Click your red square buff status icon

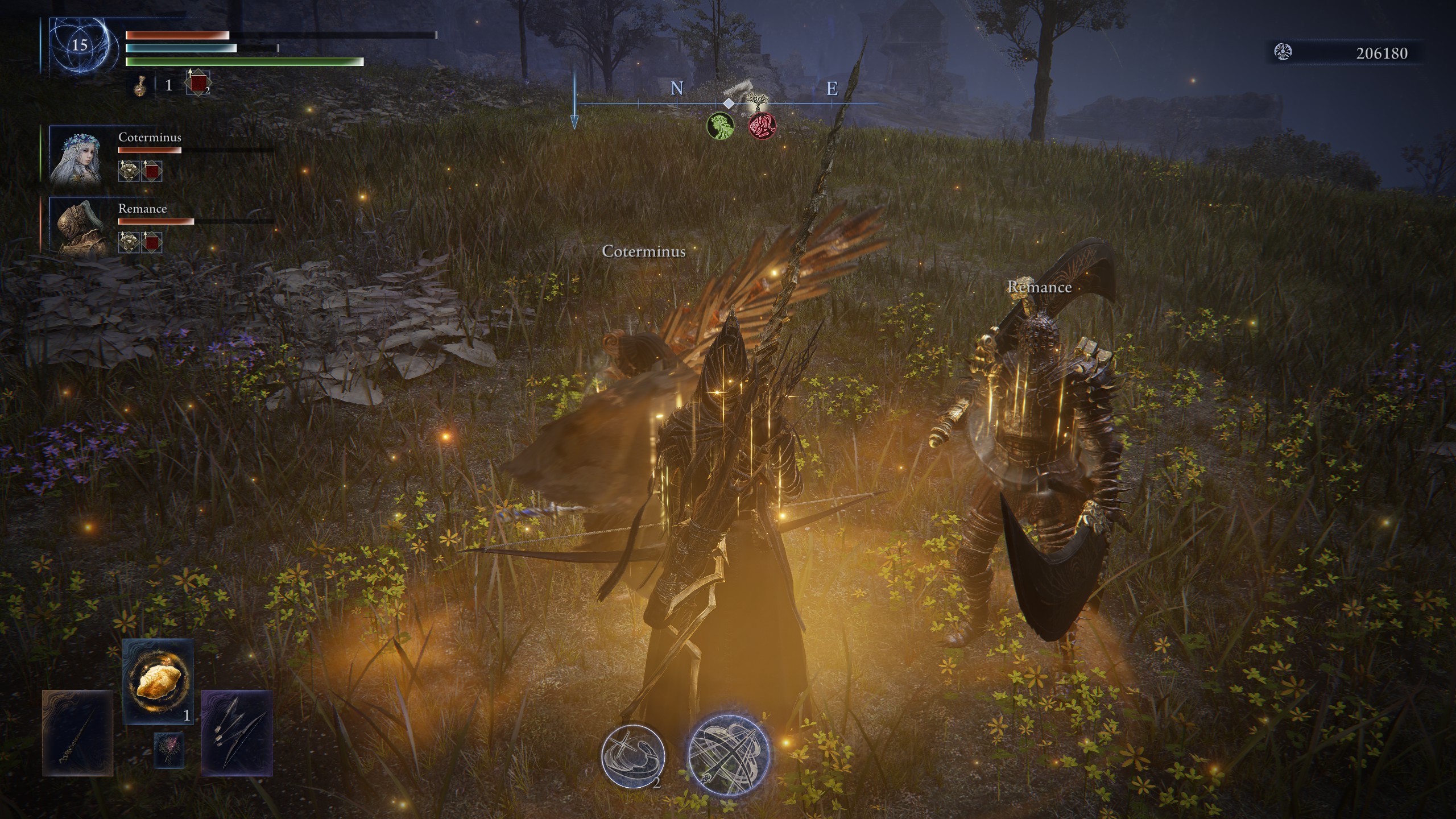pyautogui.click(x=198, y=84)
